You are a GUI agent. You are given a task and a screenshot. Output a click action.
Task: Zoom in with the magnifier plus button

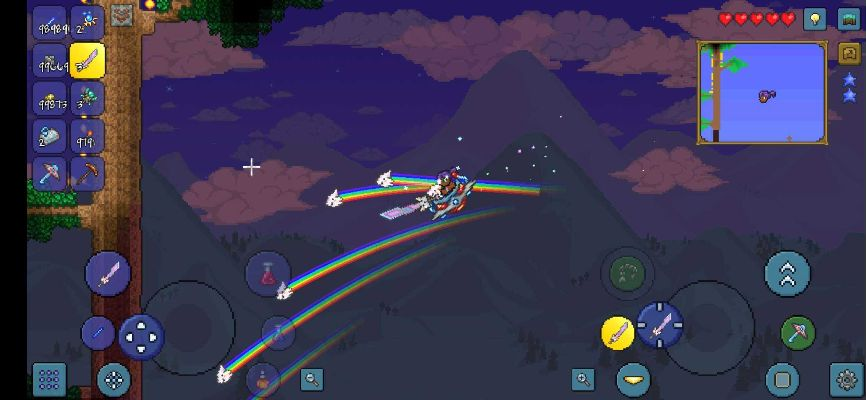click(583, 379)
